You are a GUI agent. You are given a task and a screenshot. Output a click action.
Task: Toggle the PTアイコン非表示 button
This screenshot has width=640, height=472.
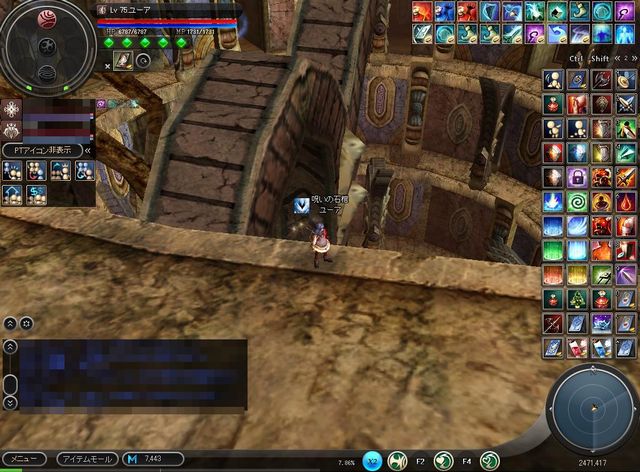(41, 150)
